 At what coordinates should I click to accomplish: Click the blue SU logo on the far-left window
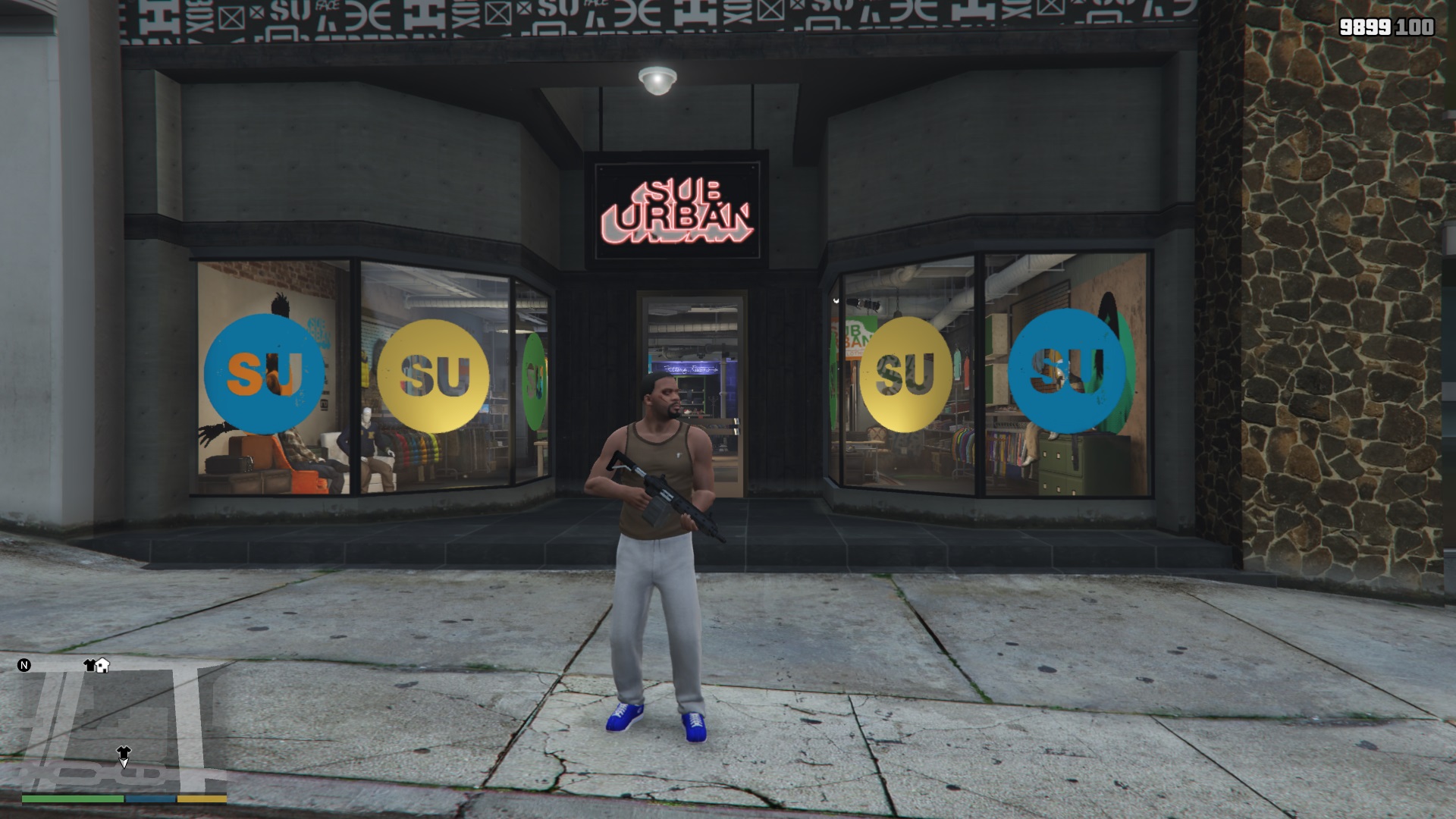coord(265,372)
